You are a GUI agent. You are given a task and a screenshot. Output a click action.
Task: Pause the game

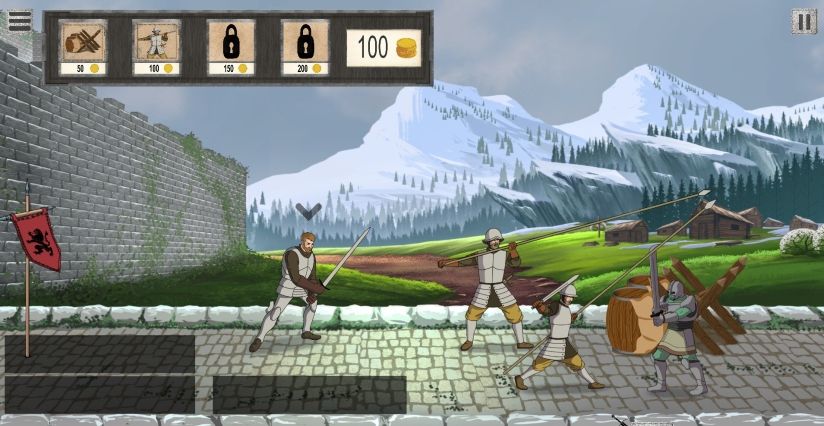coord(803,21)
